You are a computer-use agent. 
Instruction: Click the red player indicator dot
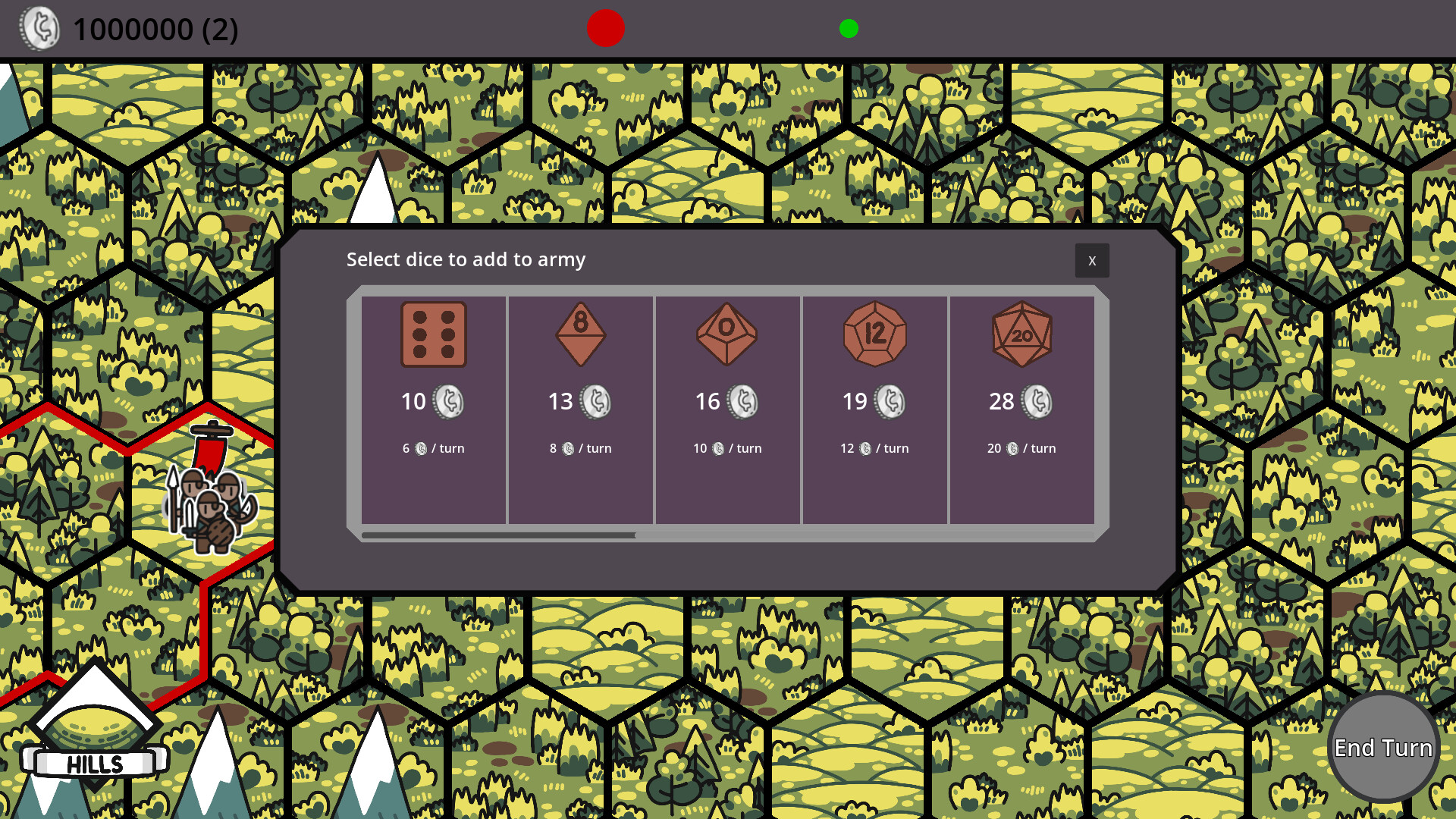605,29
